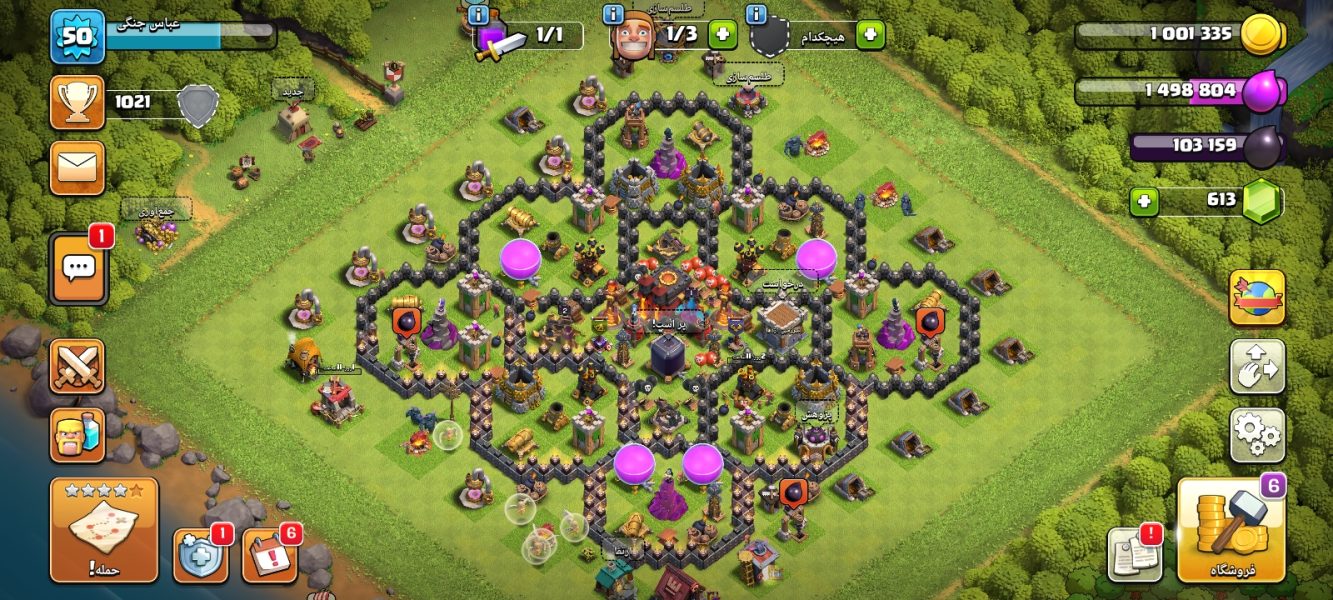Open the chat panel with speech bubble

(78, 269)
